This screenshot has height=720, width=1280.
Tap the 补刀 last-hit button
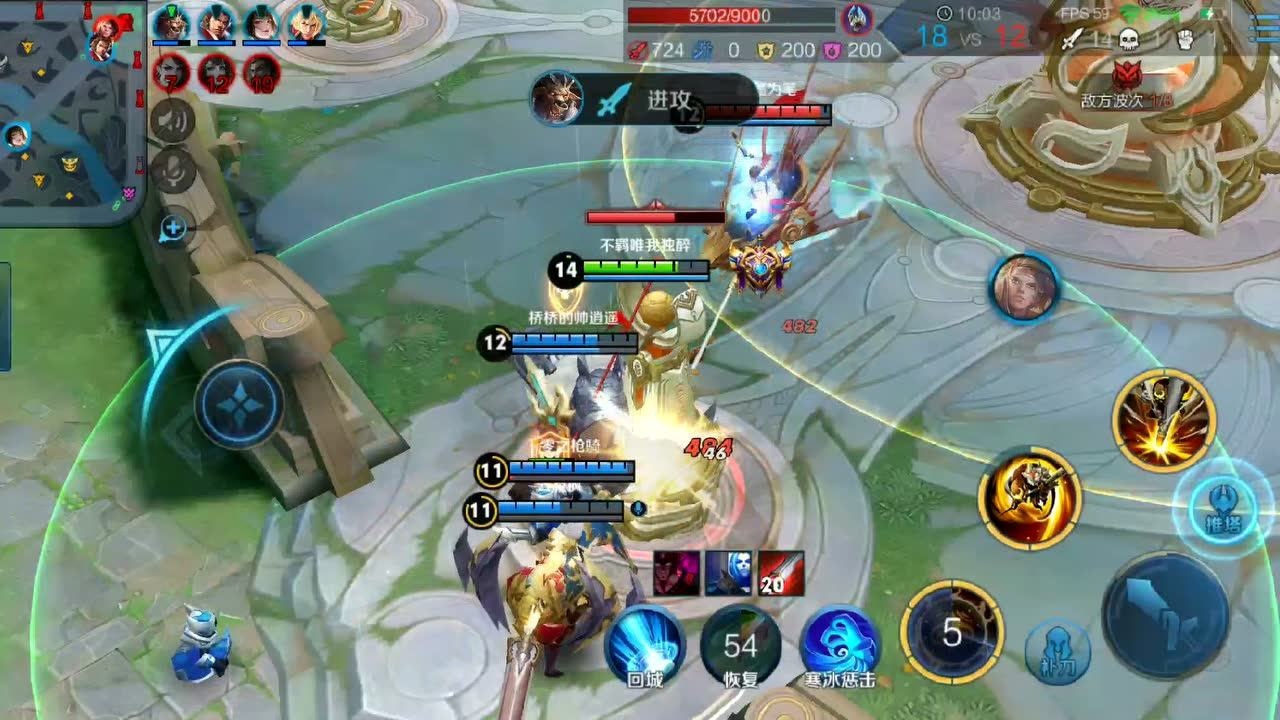click(1057, 653)
